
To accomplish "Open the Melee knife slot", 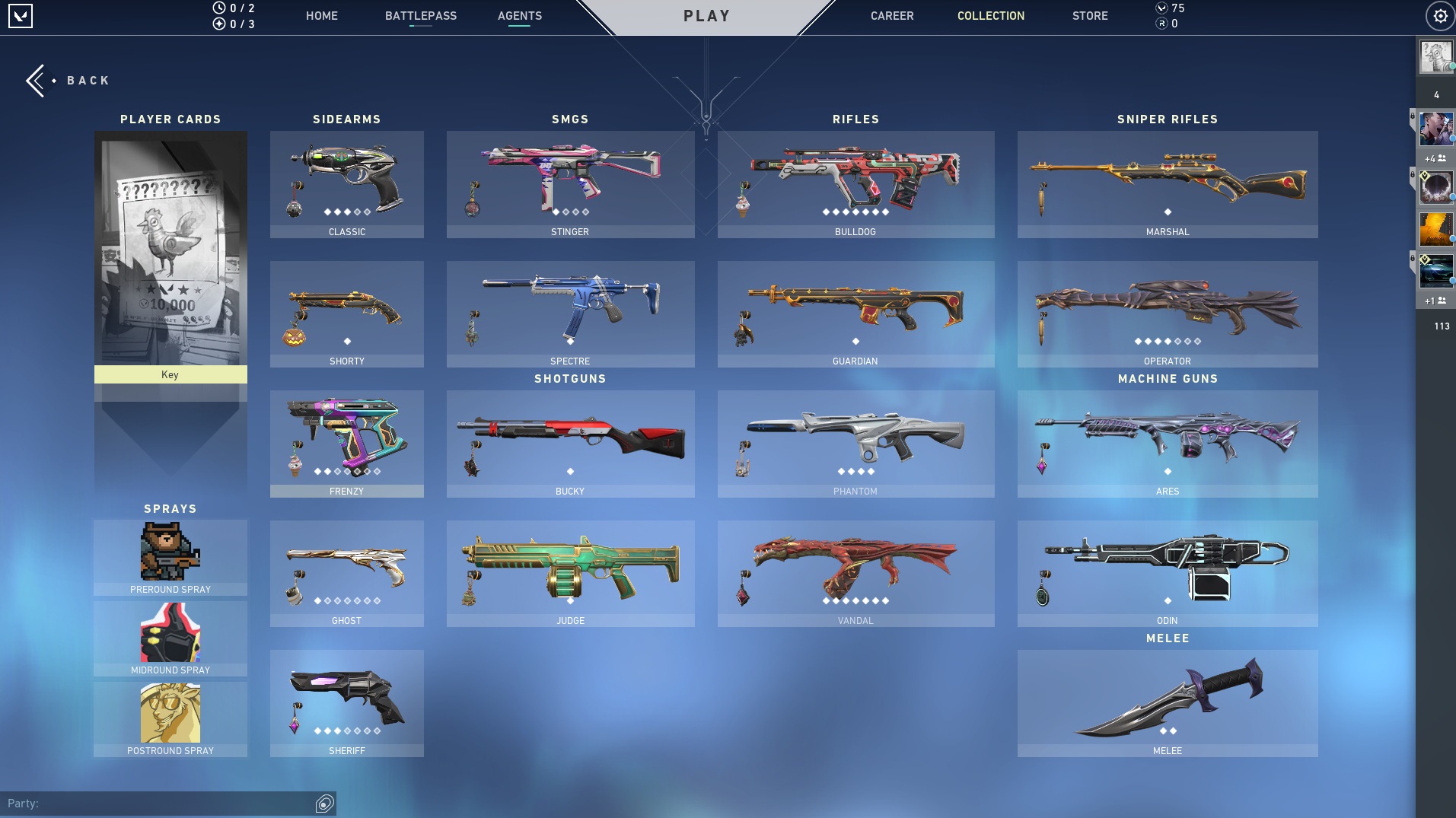I will pyautogui.click(x=1167, y=703).
